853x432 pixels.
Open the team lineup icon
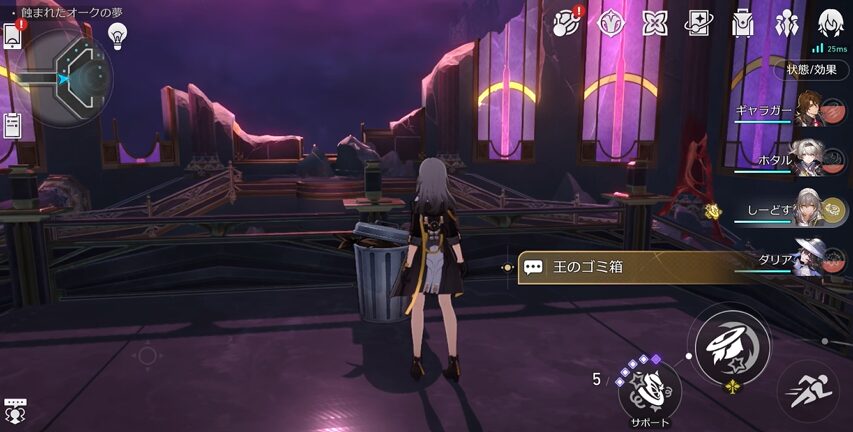click(787, 22)
